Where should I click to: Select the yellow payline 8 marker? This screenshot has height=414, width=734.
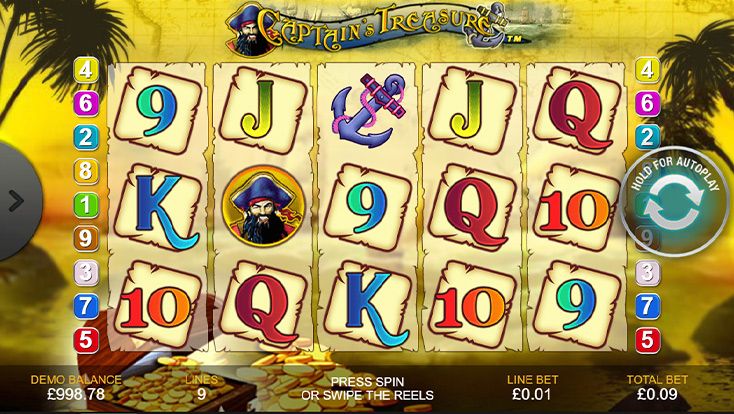click(86, 171)
